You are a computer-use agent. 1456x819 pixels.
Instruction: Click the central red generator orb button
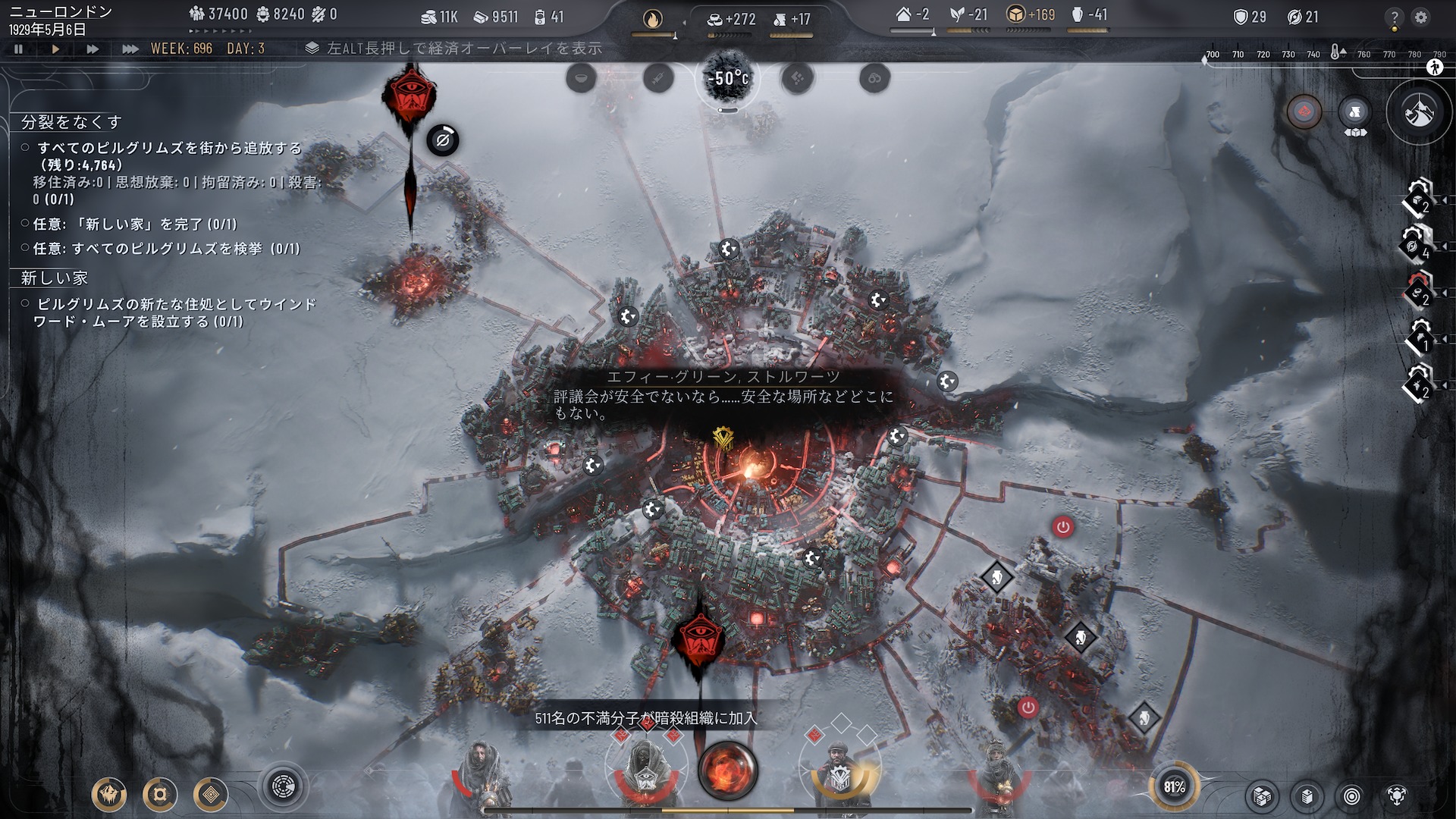click(727, 771)
